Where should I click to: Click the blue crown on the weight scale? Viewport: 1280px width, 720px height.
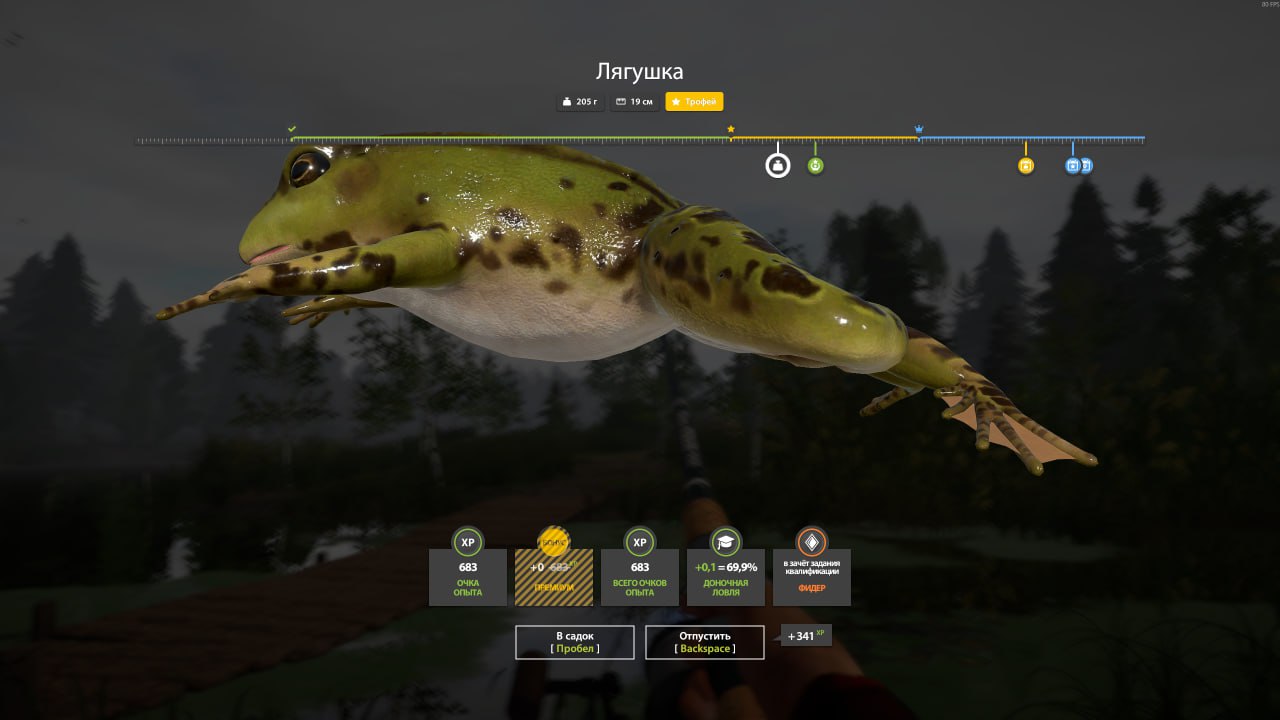coord(919,129)
